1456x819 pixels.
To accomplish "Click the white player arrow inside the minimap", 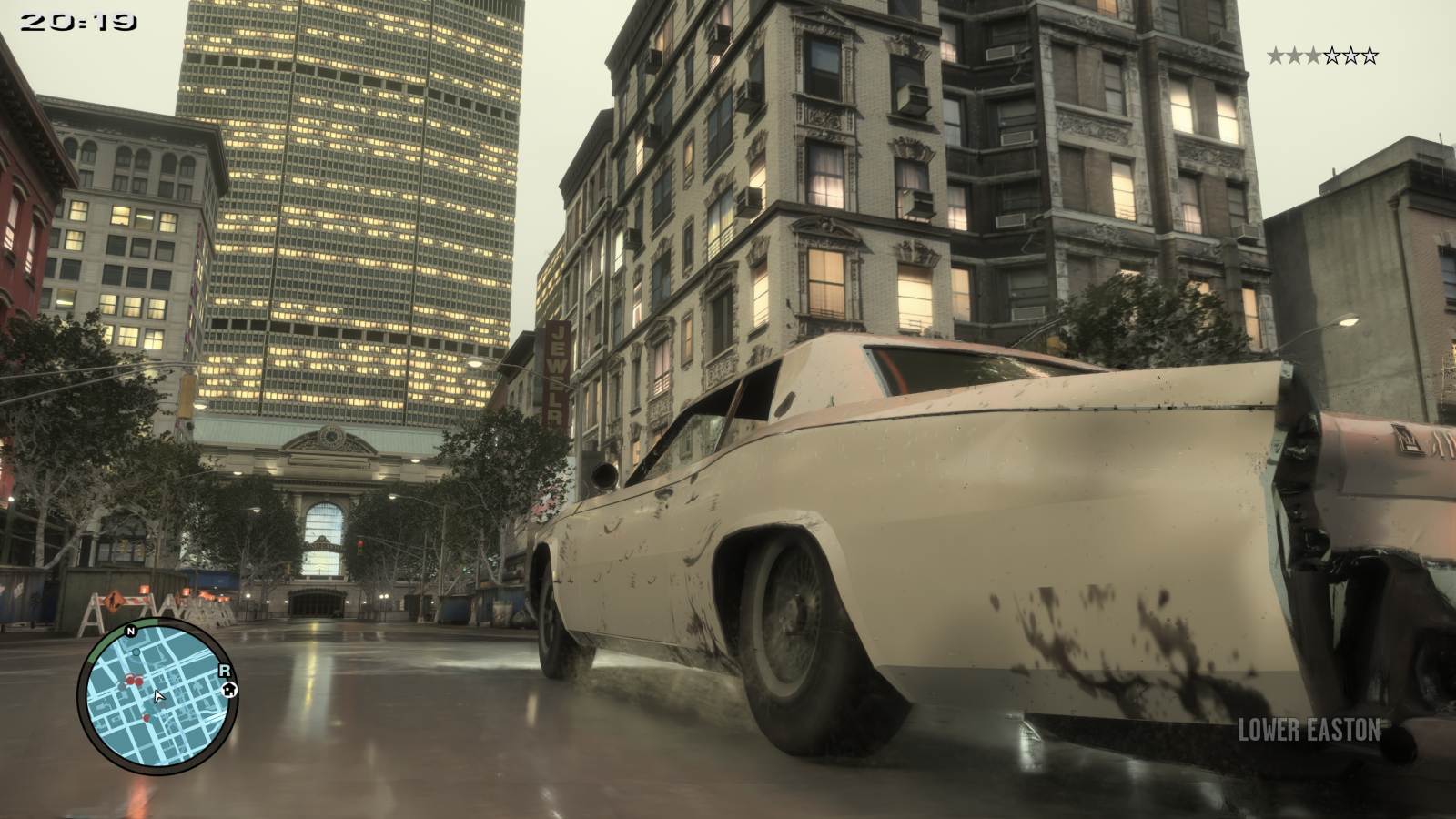I will coord(157,698).
